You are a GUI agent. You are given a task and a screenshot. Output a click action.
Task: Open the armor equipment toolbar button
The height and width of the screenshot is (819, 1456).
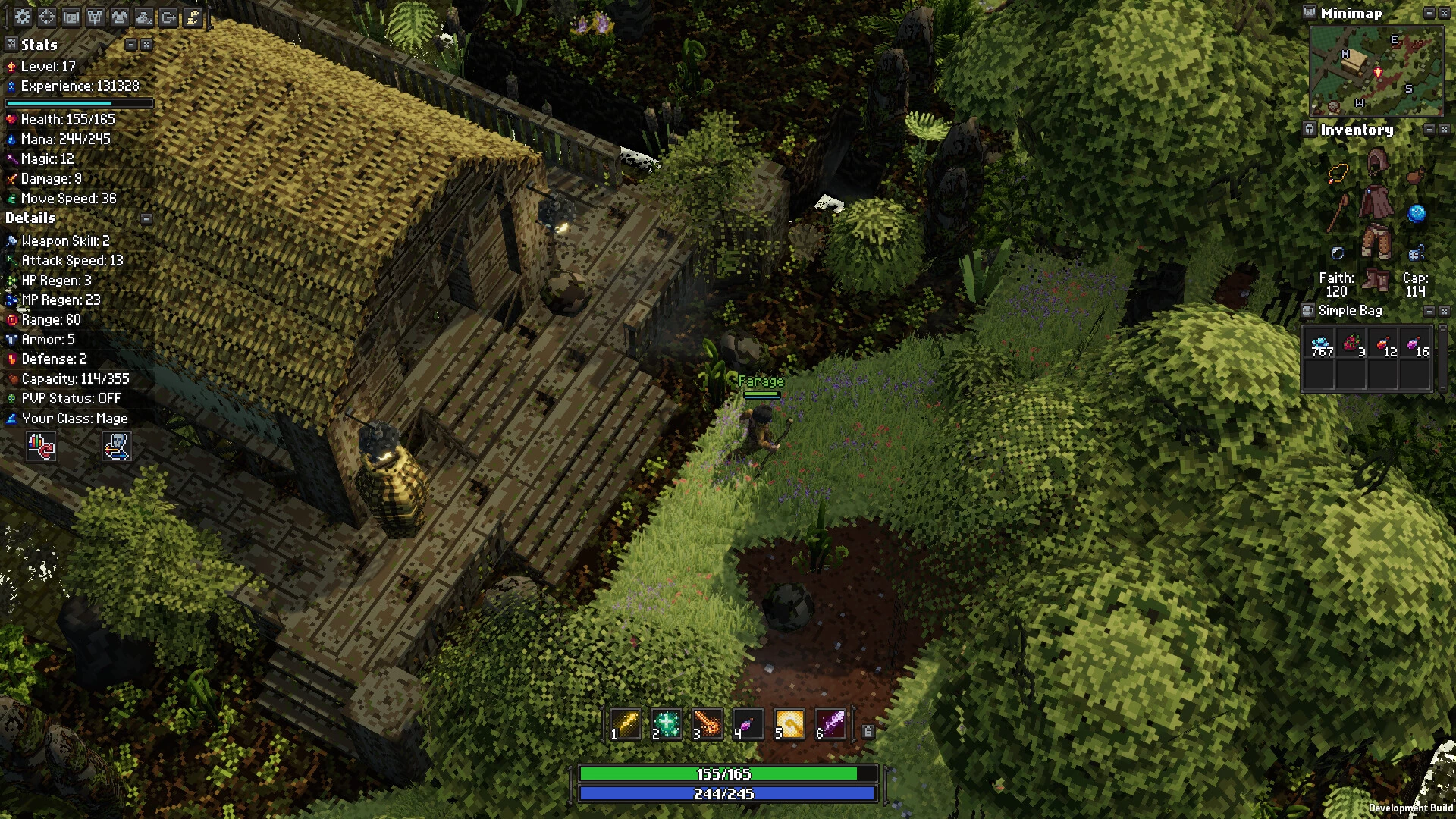(120, 17)
